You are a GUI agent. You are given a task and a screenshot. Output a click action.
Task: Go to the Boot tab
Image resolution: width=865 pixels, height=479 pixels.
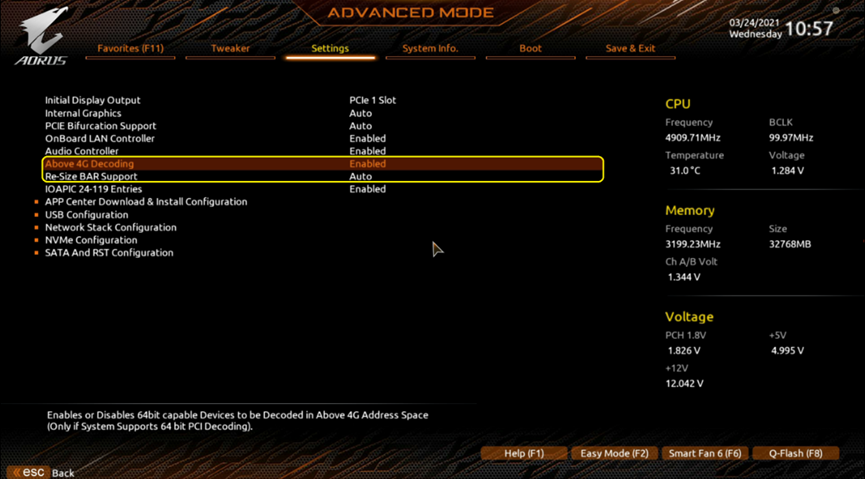(x=530, y=48)
